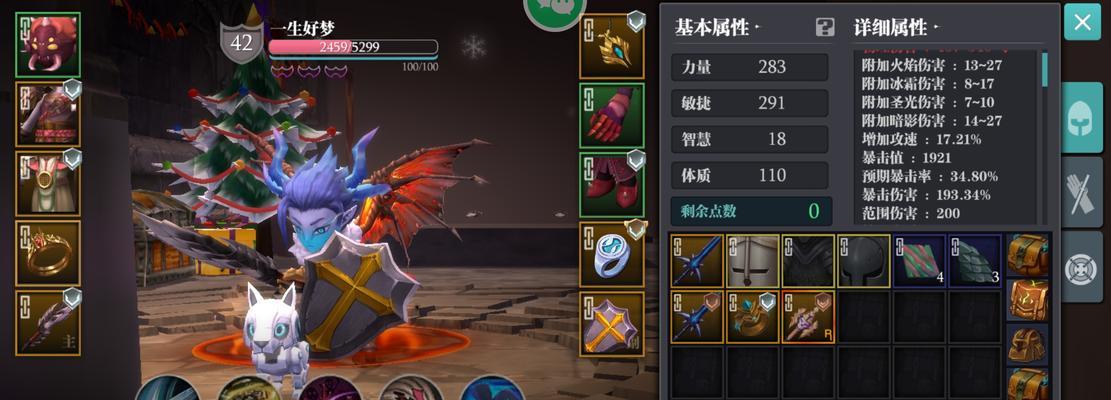The height and width of the screenshot is (400, 1111).
Task: Select the equipped necklace slot
Action: pyautogui.click(x=48, y=184)
